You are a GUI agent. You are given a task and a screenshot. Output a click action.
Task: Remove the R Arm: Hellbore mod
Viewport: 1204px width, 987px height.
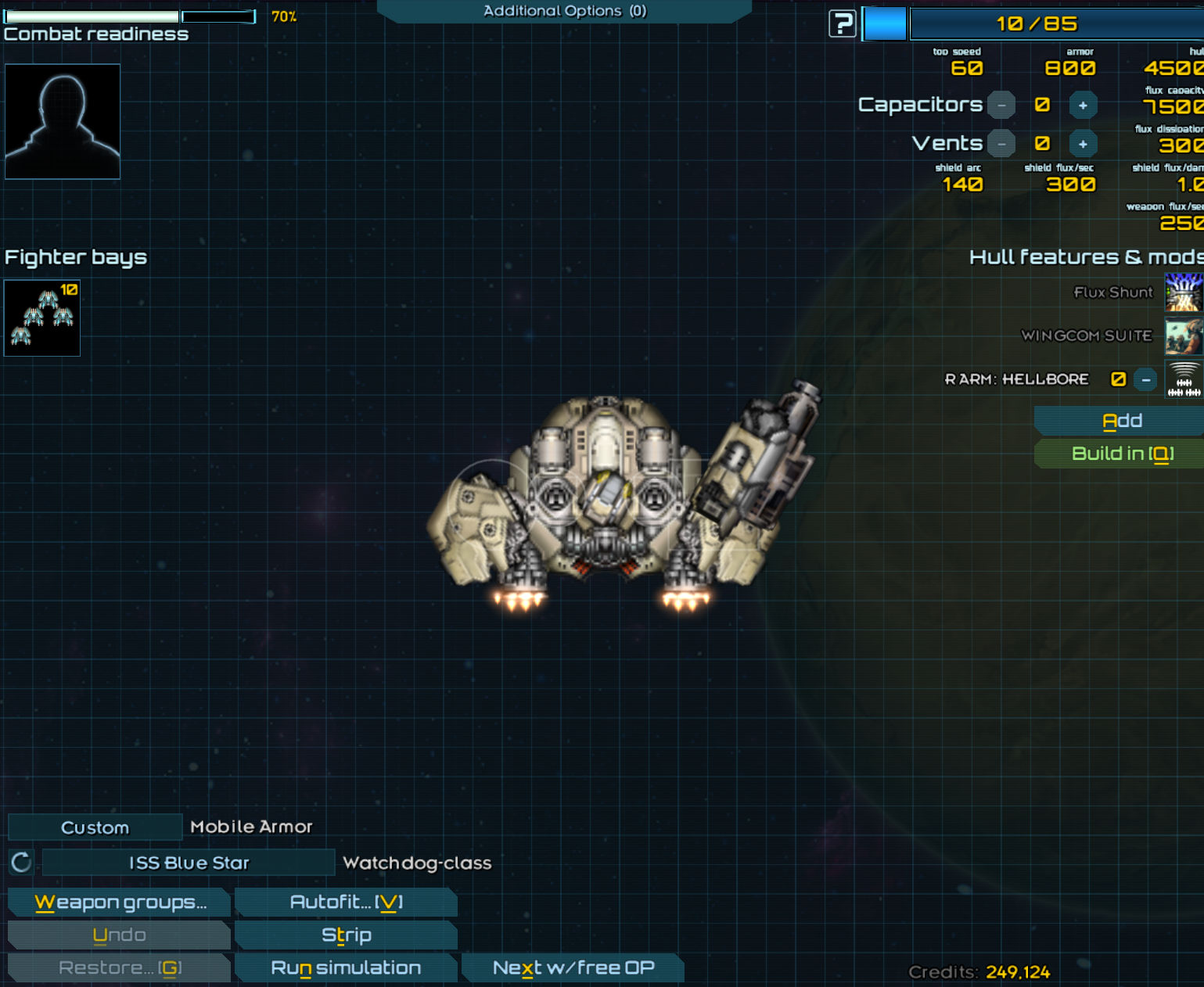pos(1145,380)
